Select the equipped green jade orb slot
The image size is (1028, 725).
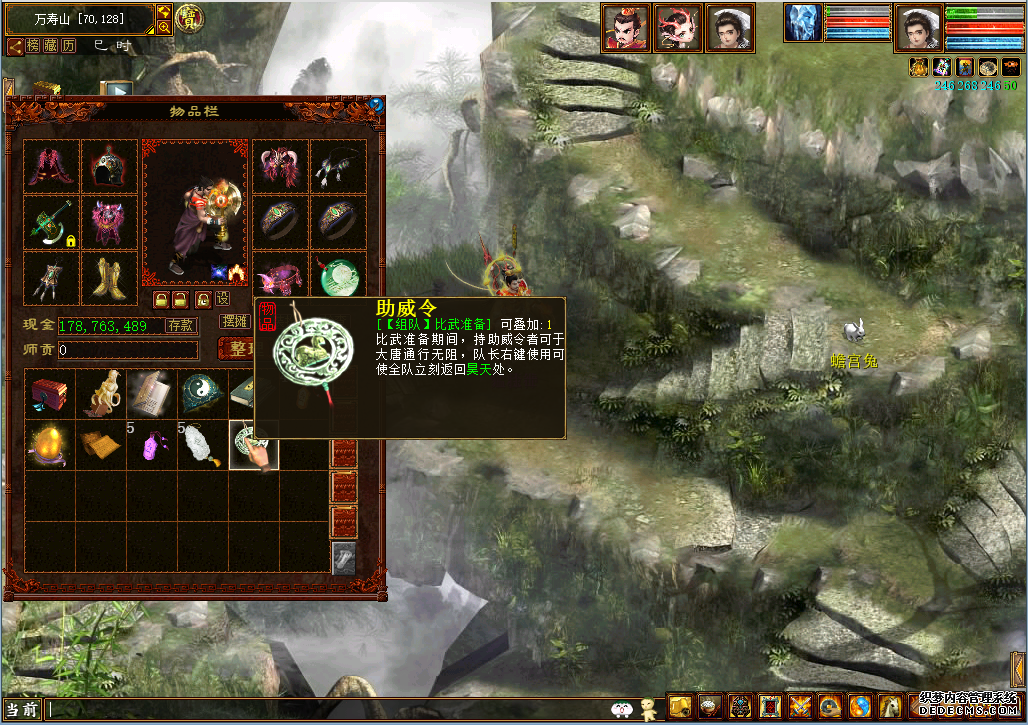[x=338, y=277]
